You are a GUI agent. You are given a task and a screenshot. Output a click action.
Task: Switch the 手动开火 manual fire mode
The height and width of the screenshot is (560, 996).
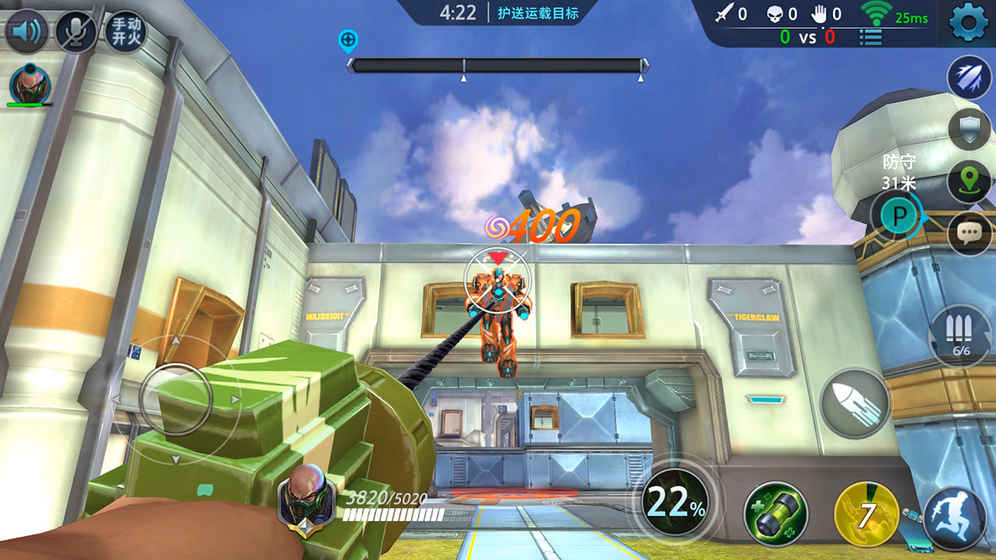click(125, 31)
